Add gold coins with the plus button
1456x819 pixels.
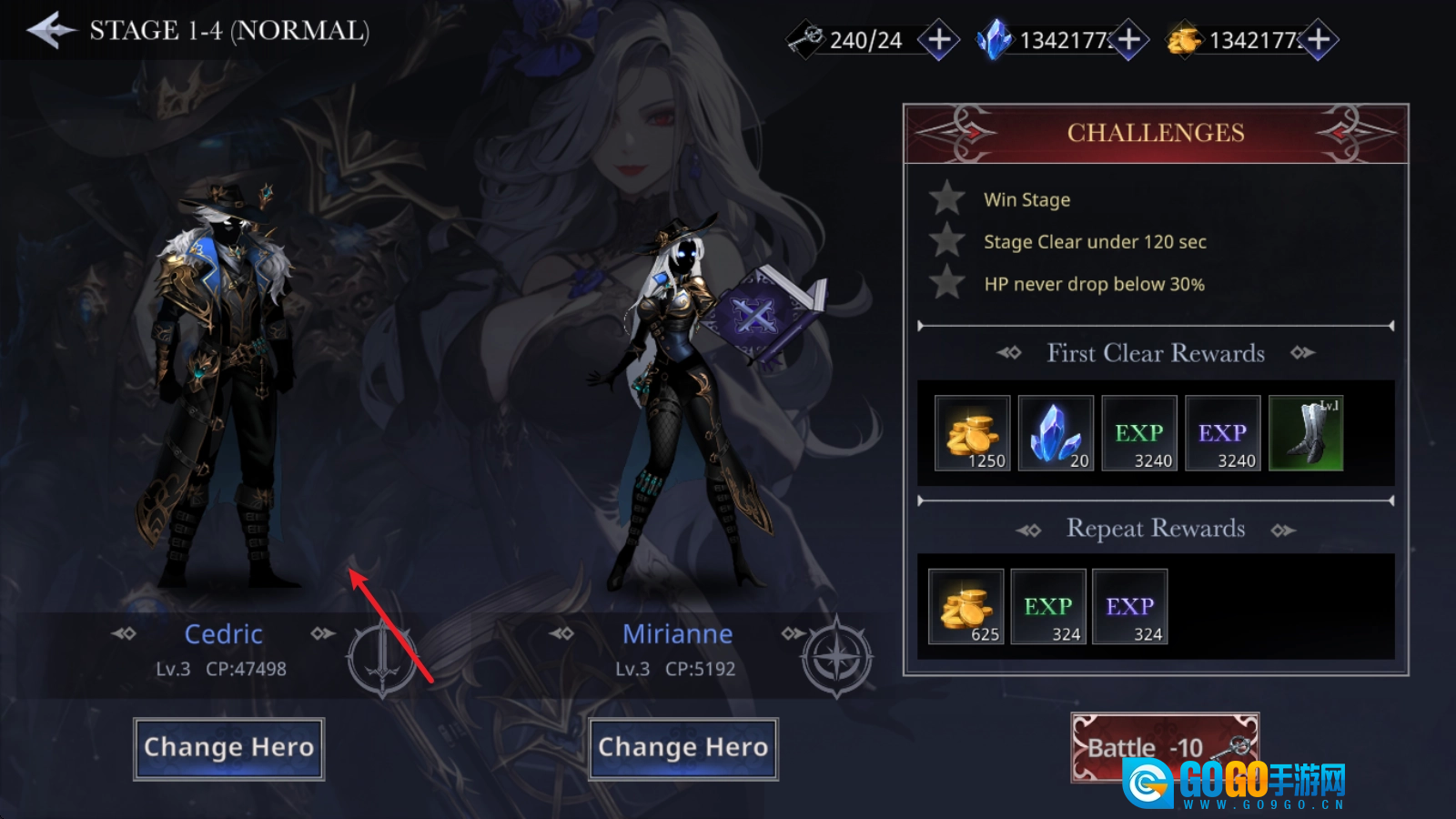coord(1319,40)
